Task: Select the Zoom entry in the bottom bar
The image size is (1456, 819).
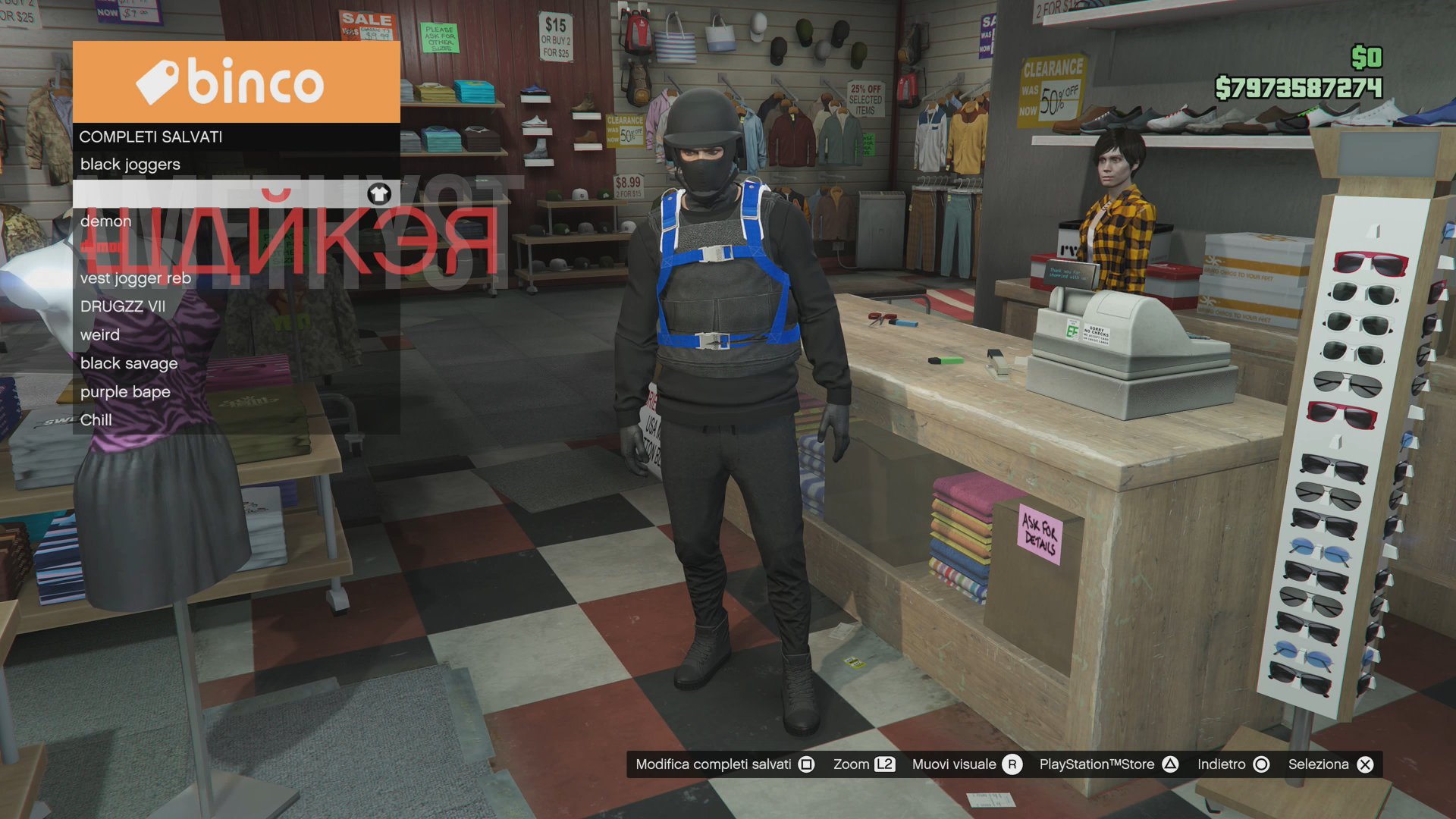Action: click(x=852, y=764)
